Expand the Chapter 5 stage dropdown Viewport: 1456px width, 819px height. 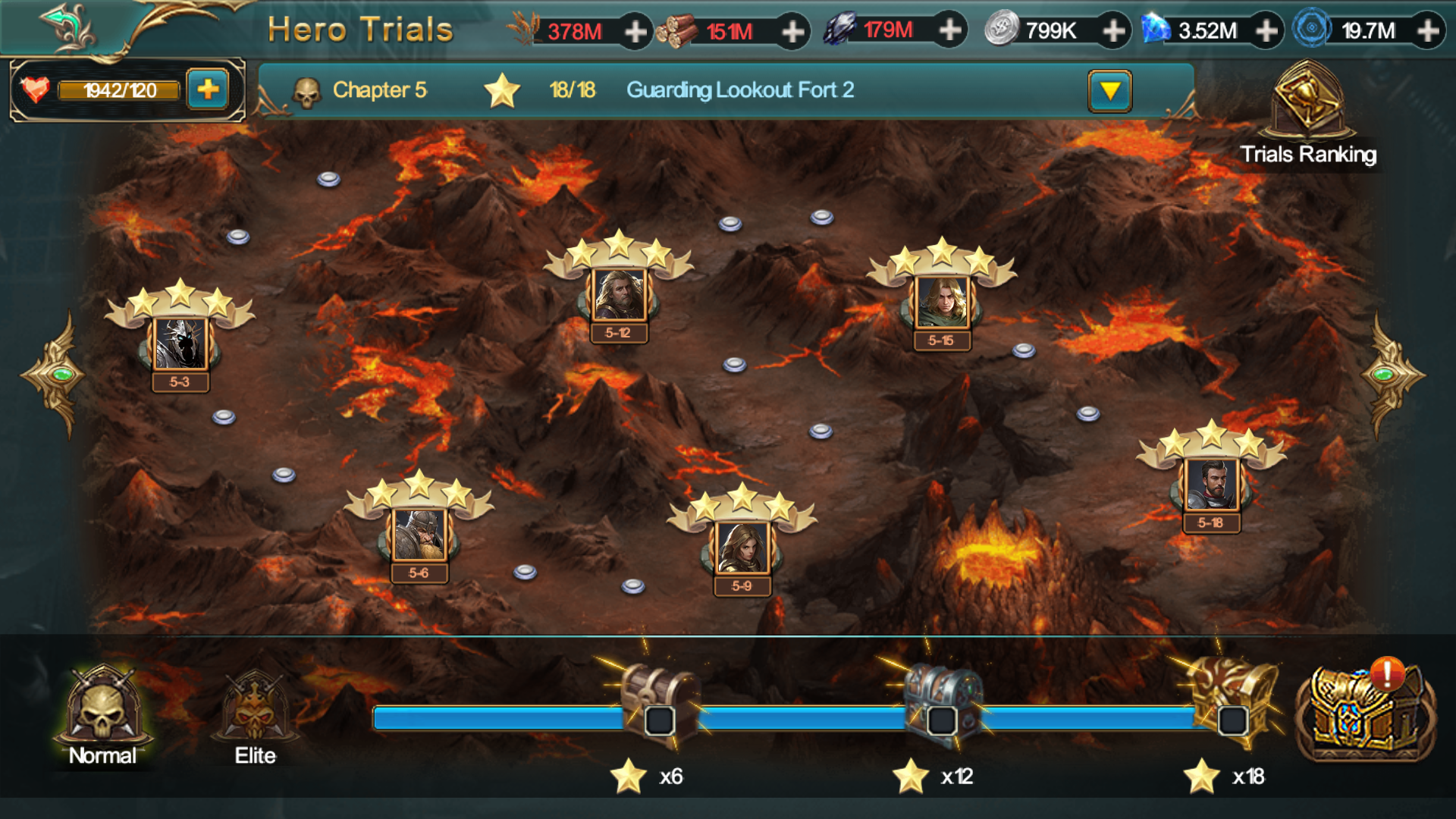(x=1109, y=91)
